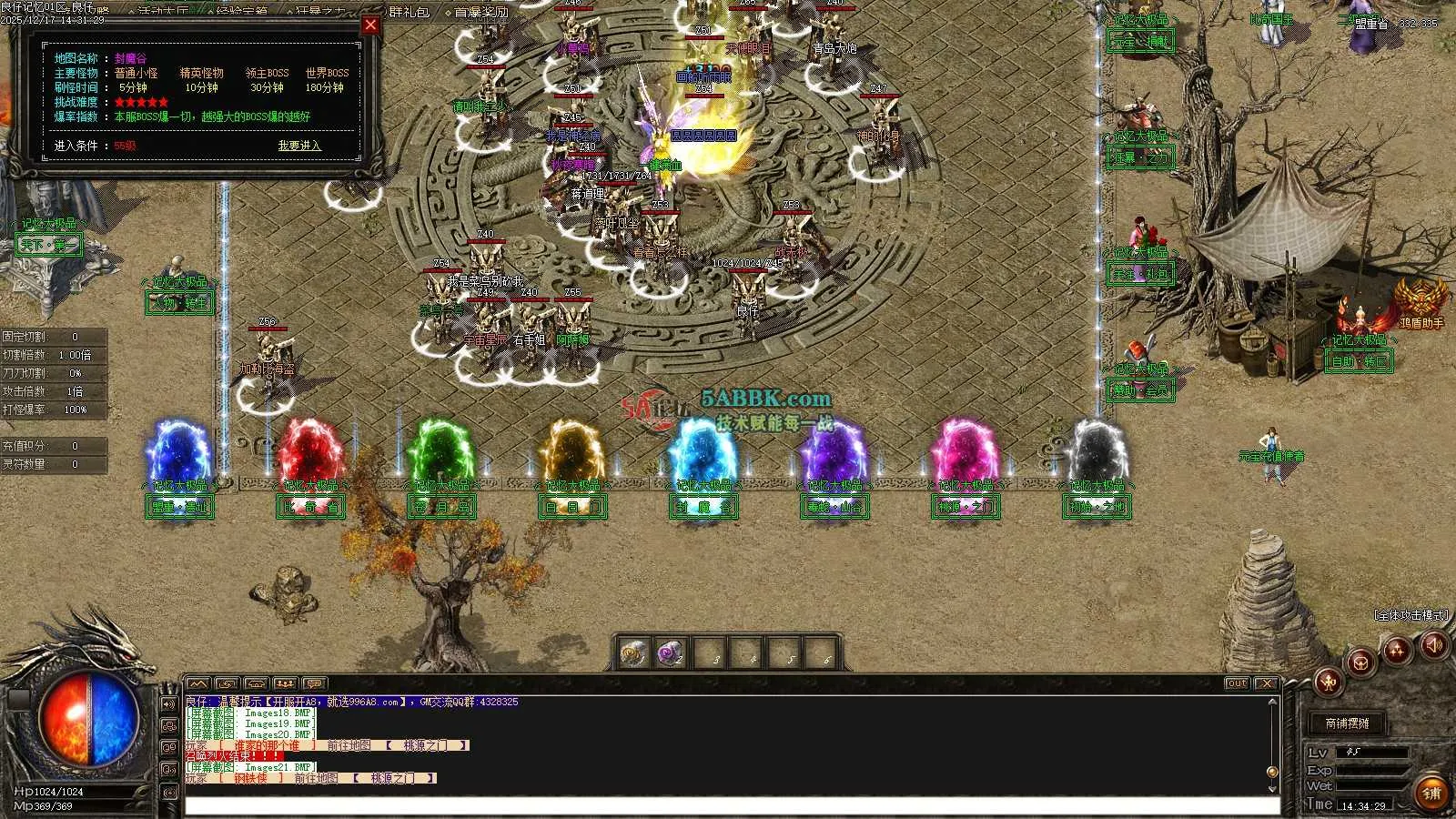Open the three-stars skills round icon

1397,650
